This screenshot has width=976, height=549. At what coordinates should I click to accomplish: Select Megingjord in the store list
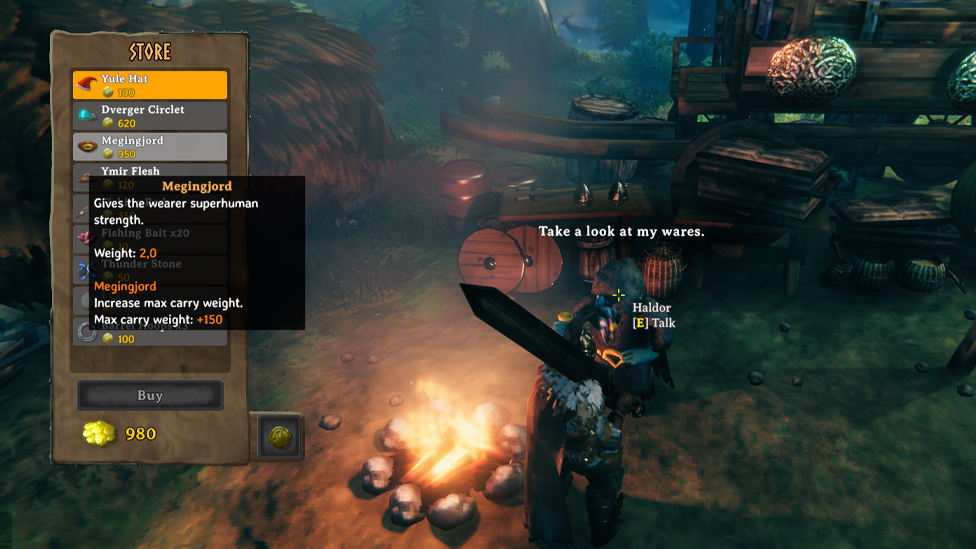click(150, 147)
